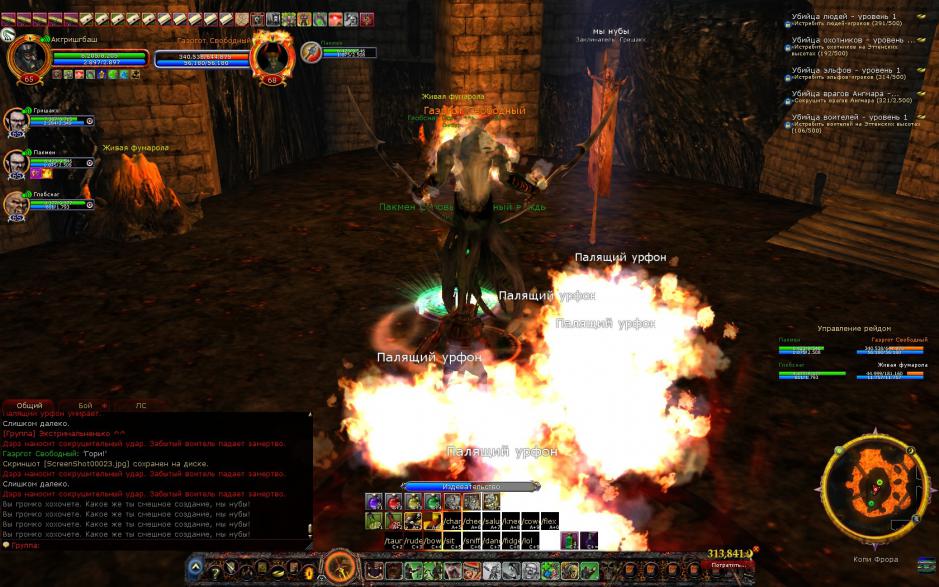Switch to the Общий chat tab
Screen dimensions: 939x587
(x=30, y=405)
